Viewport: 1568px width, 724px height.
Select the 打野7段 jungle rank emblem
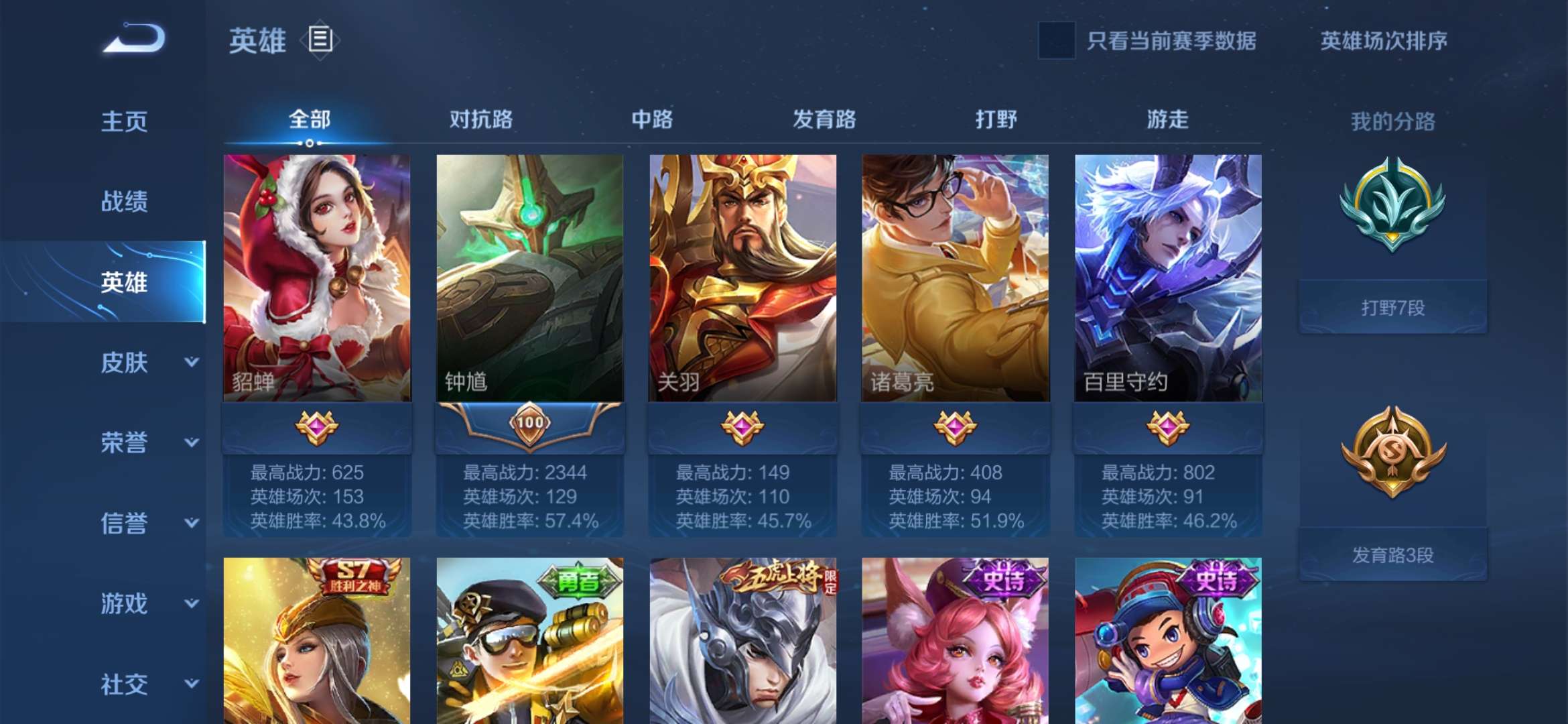1392,221
